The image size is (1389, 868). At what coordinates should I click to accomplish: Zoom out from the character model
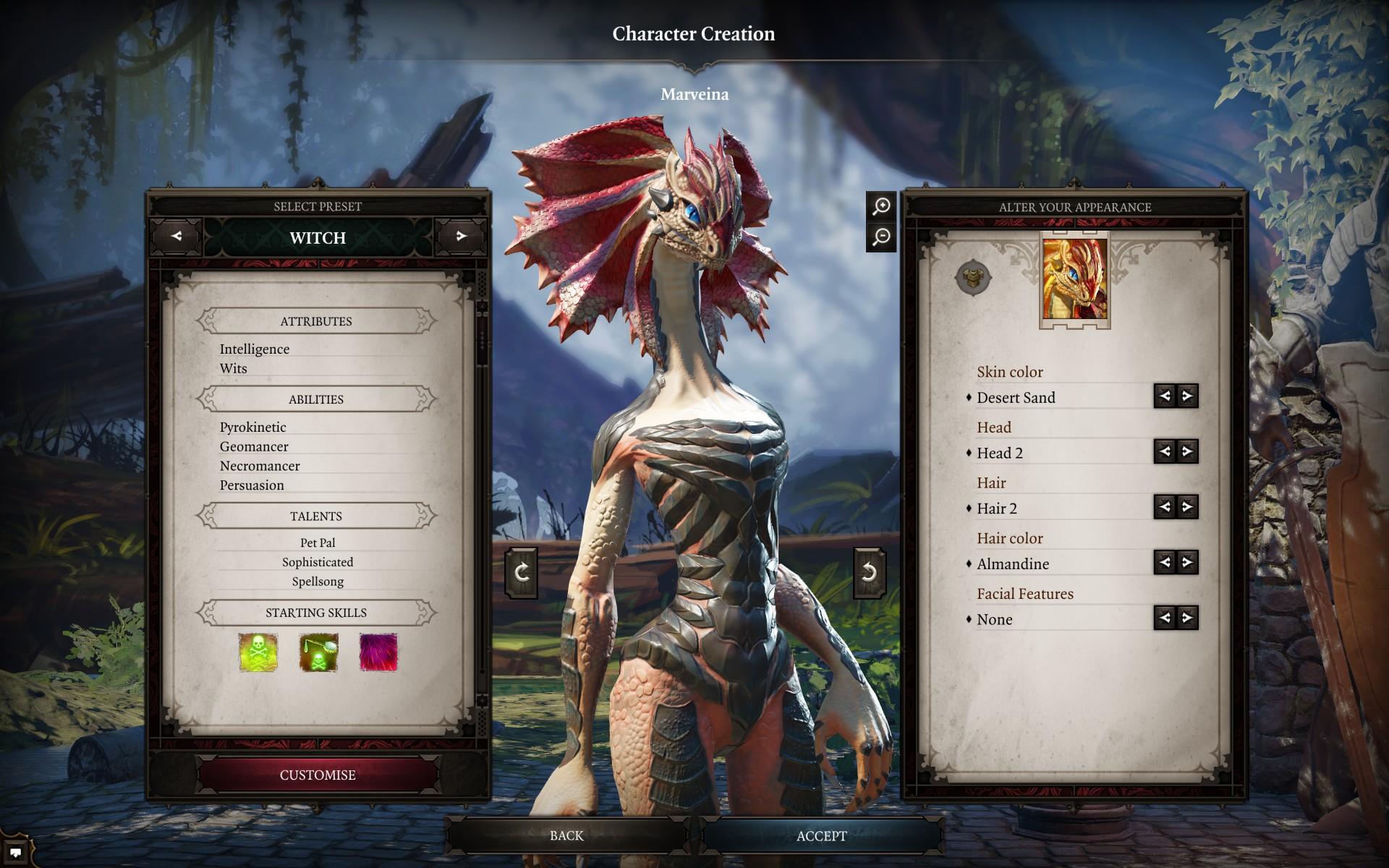pyautogui.click(x=881, y=237)
